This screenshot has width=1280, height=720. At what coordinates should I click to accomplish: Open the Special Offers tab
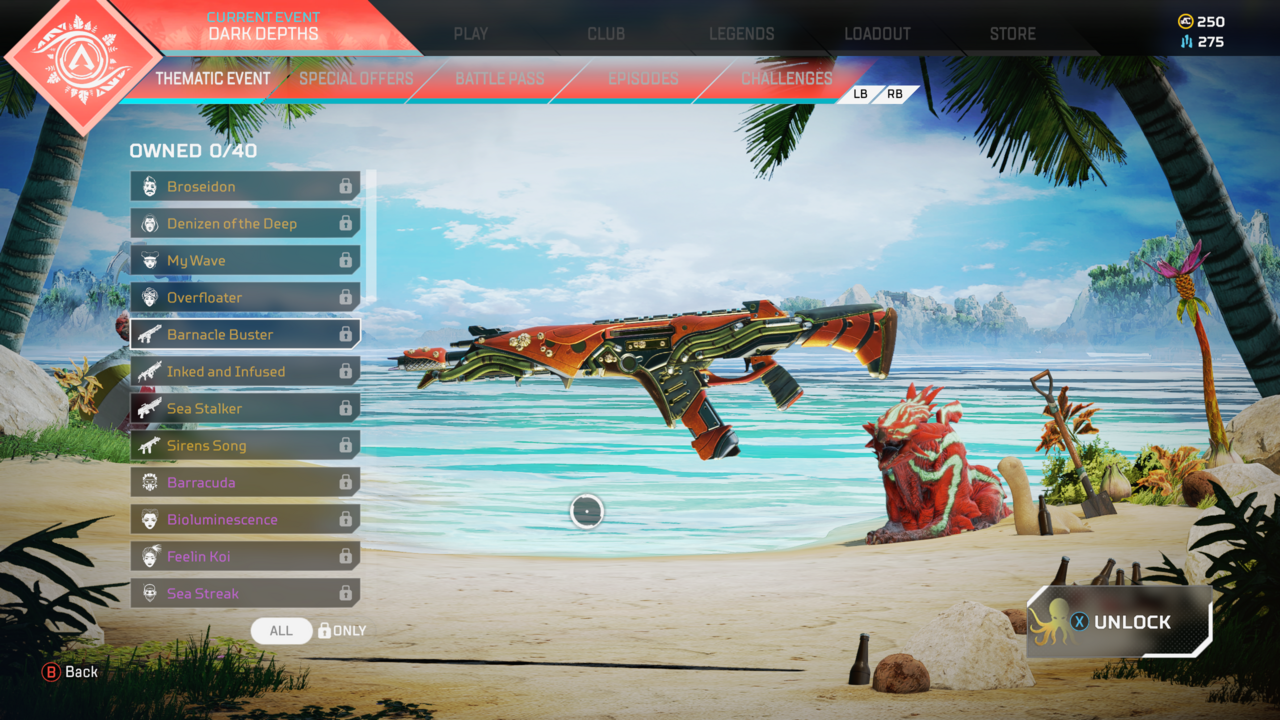(356, 78)
